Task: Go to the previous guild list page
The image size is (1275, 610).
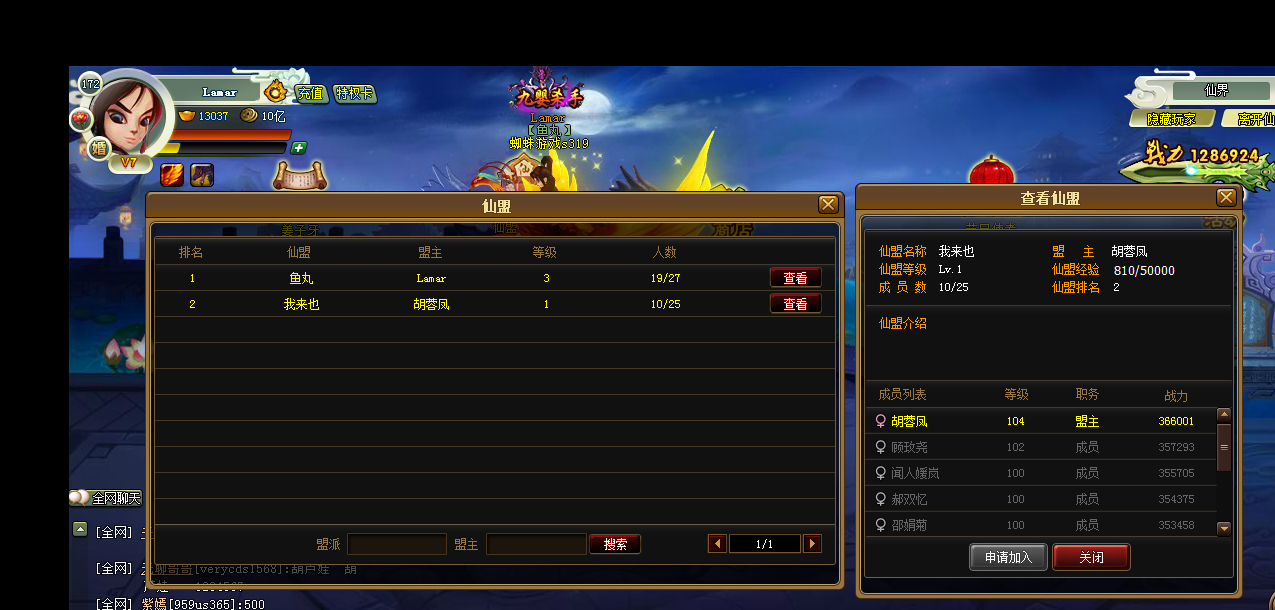Action: (717, 544)
